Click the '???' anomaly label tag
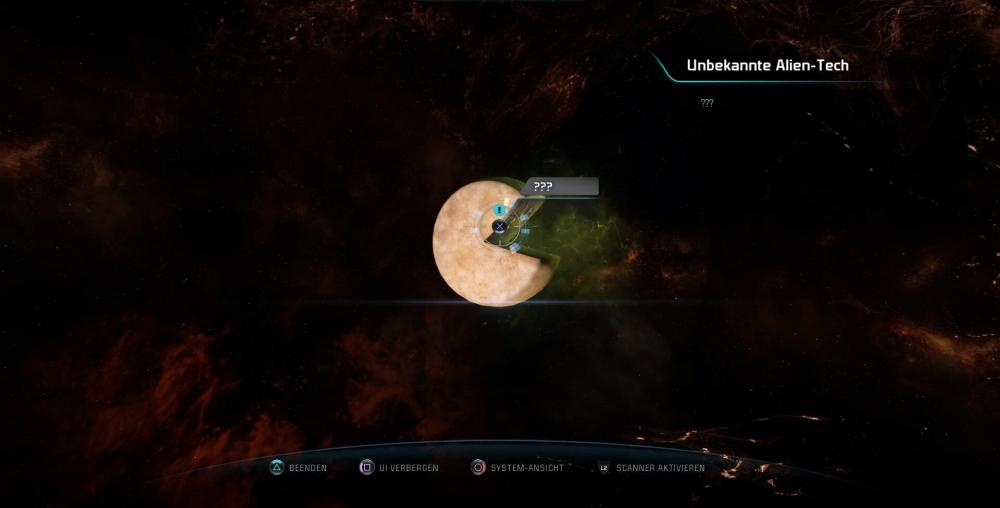The width and height of the screenshot is (1000, 508). (x=562, y=187)
